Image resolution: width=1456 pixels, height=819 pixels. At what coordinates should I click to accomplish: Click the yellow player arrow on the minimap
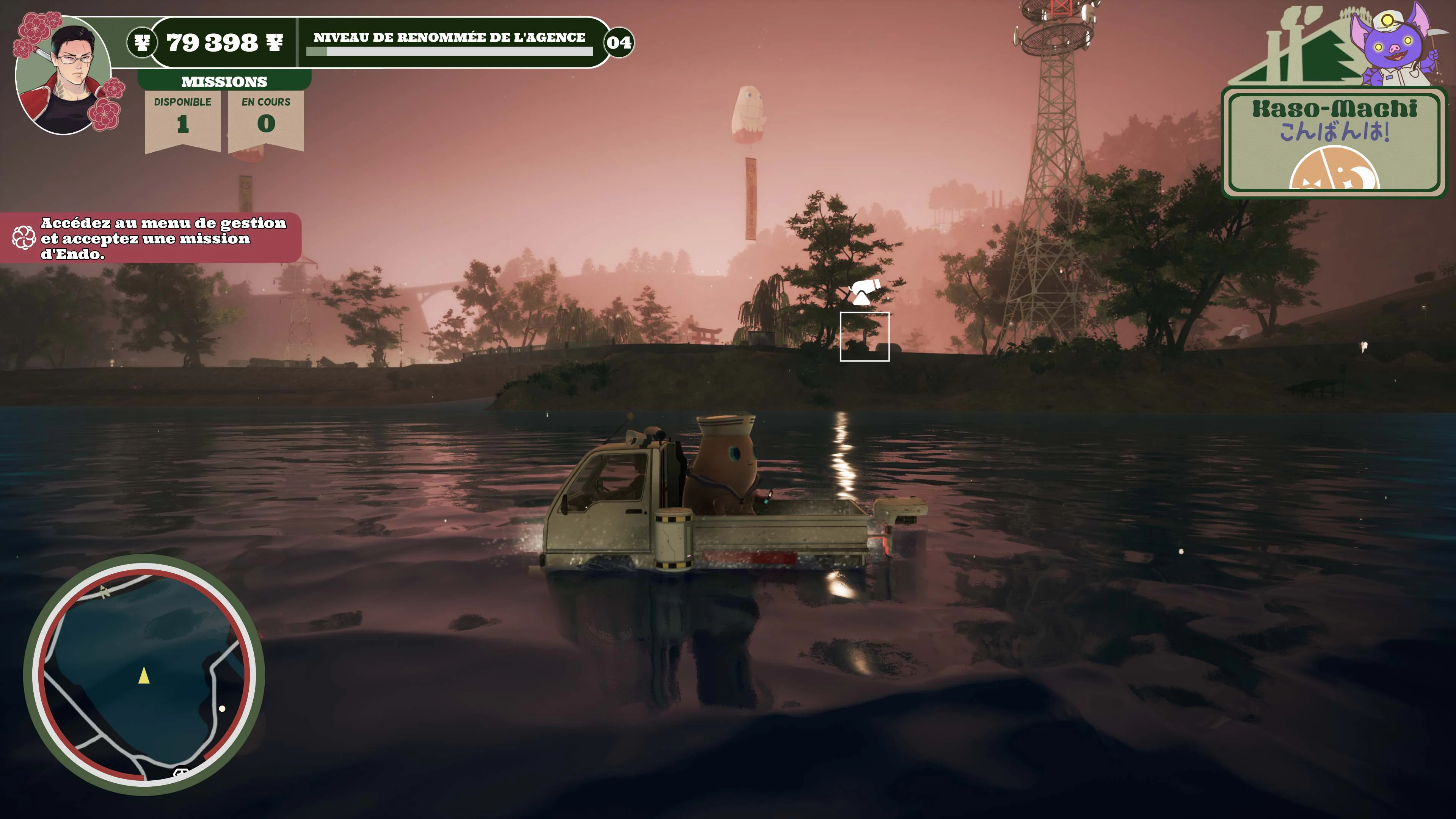click(x=144, y=676)
